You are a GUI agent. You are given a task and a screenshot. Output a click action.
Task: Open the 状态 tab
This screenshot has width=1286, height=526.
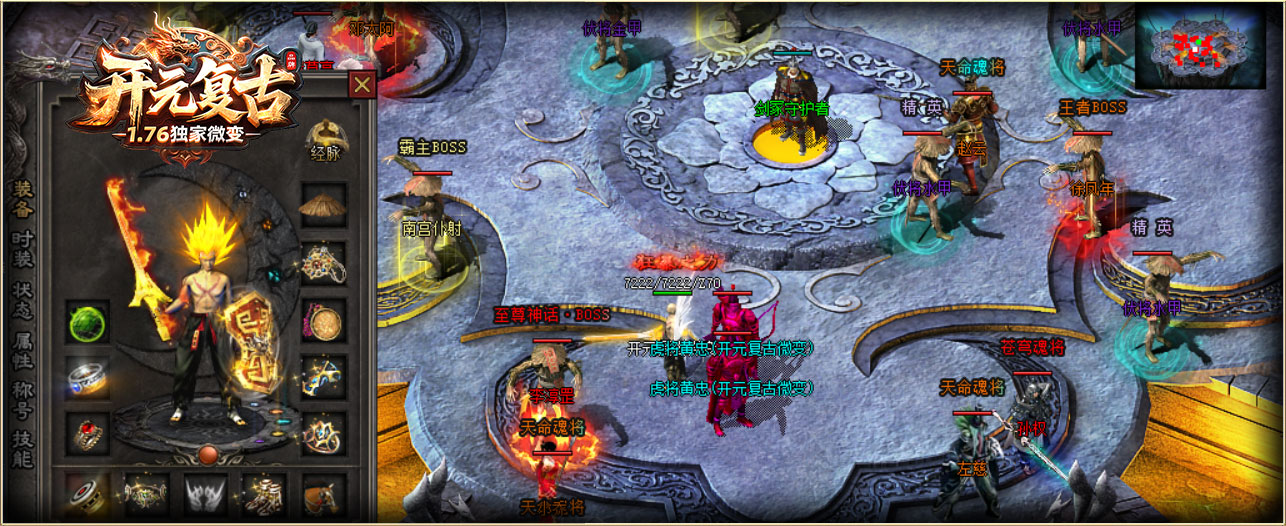(x=22, y=299)
